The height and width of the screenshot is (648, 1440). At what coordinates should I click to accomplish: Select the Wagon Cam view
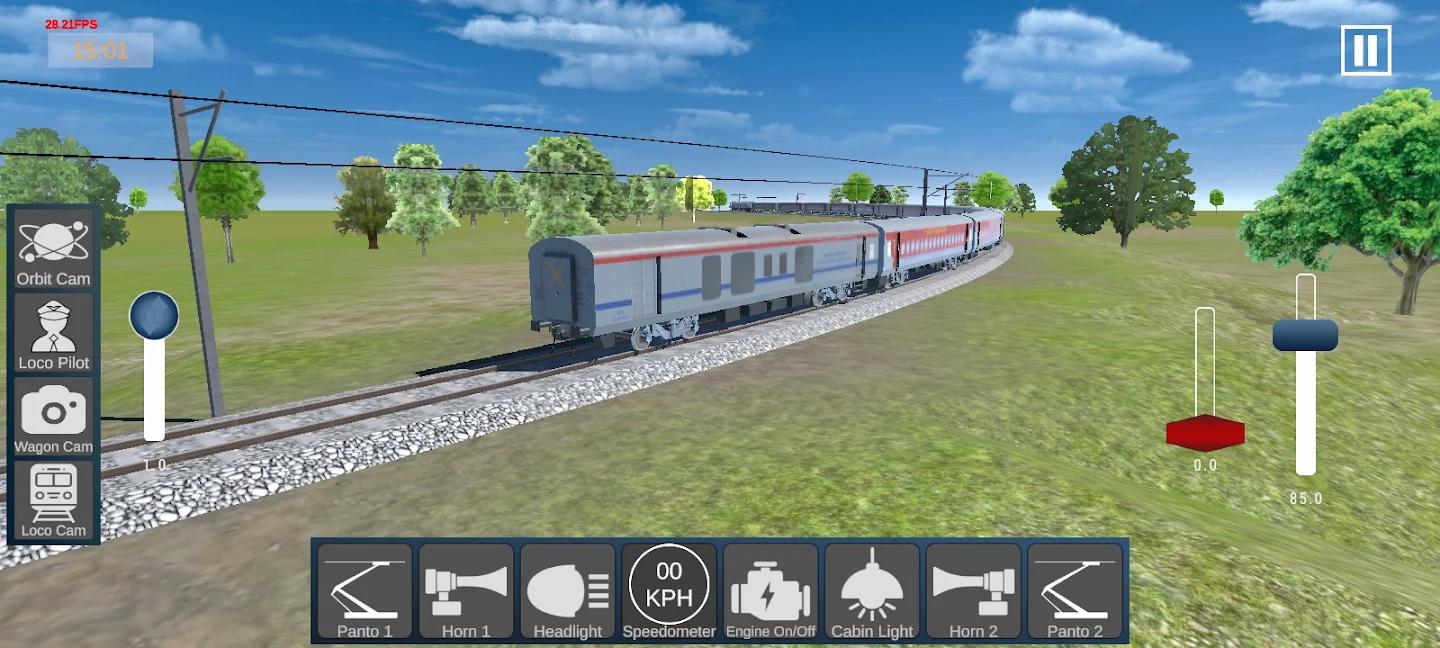53,418
